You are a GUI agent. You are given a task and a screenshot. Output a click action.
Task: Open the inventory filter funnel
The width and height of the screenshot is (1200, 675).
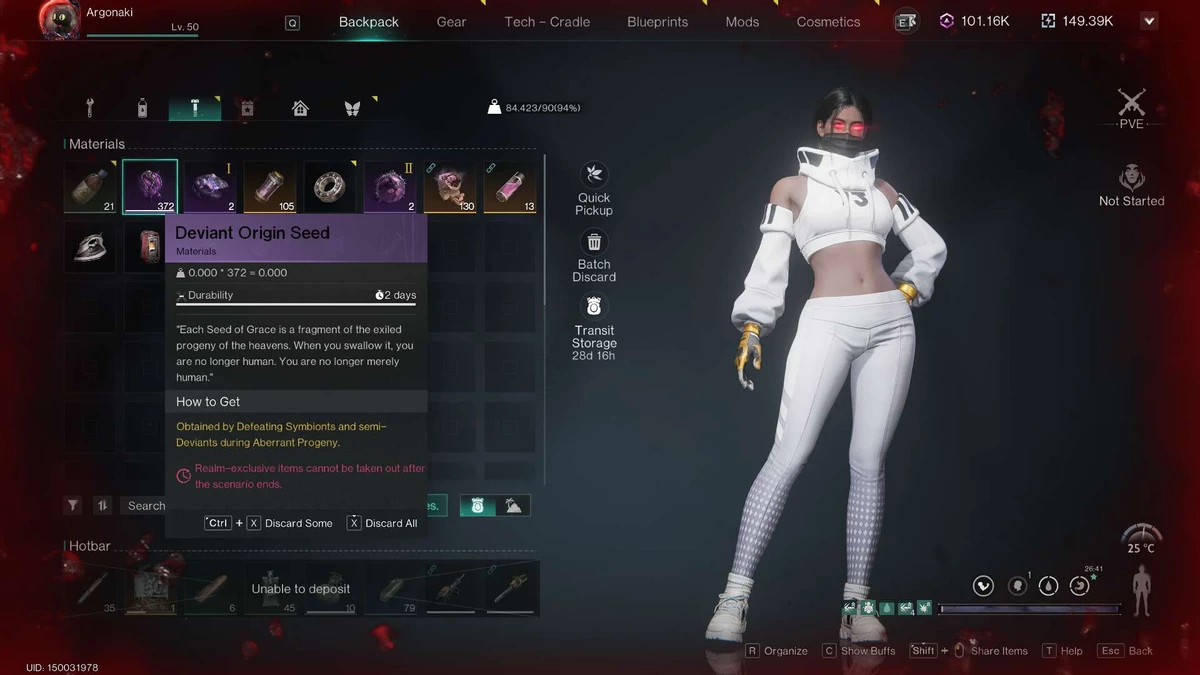(x=73, y=506)
